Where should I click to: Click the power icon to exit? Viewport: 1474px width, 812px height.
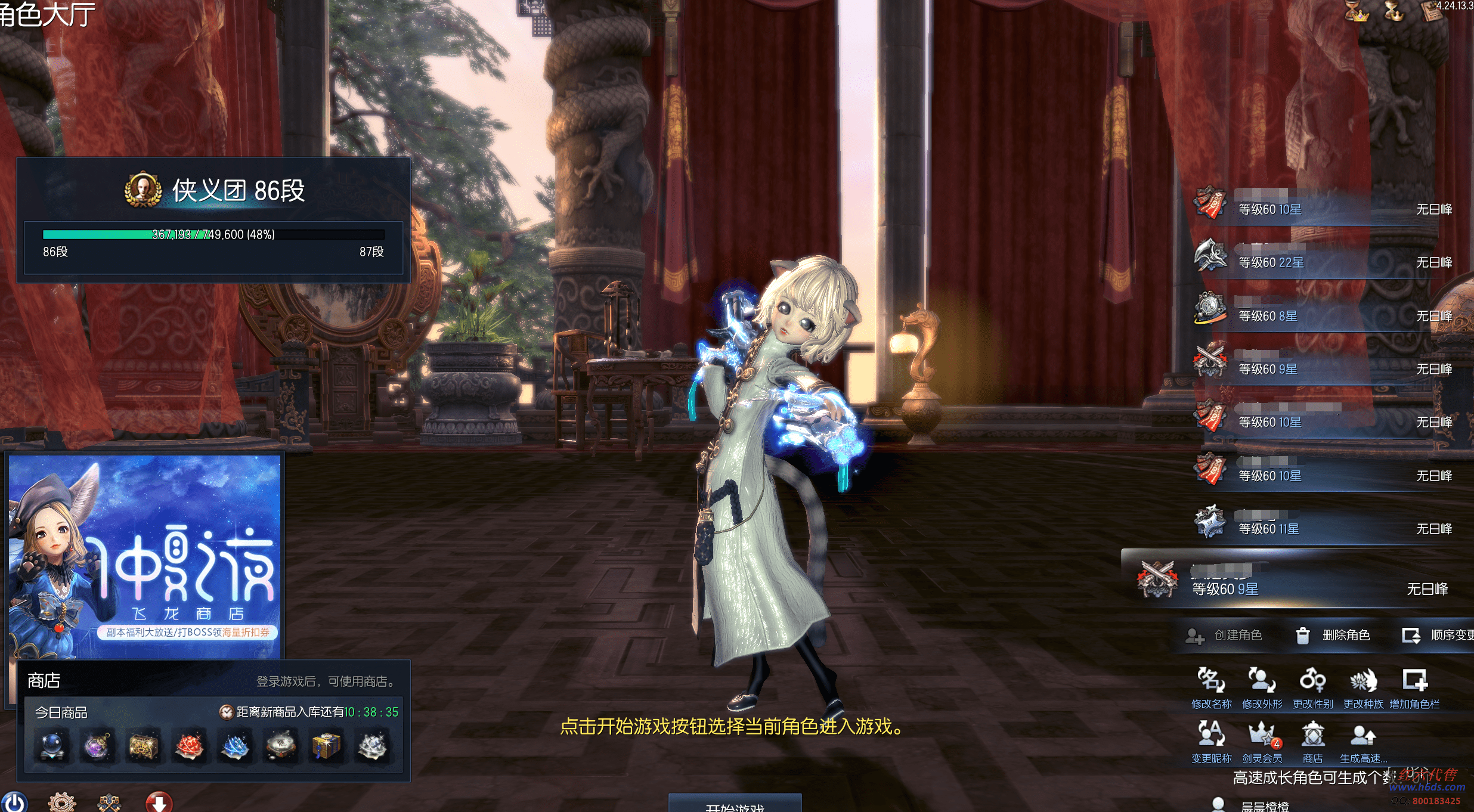click(14, 802)
